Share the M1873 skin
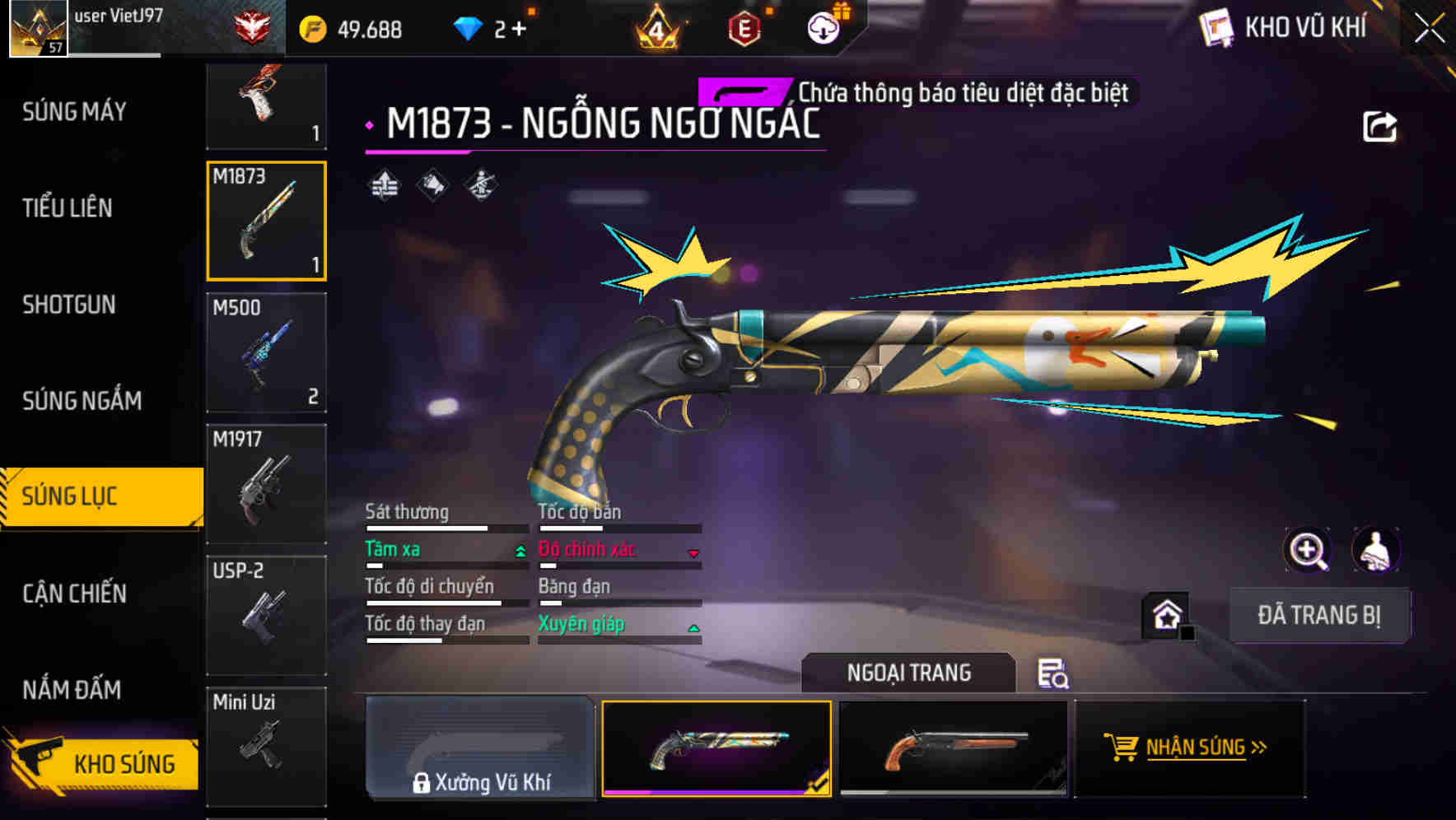This screenshot has height=820, width=1456. 1379,125
